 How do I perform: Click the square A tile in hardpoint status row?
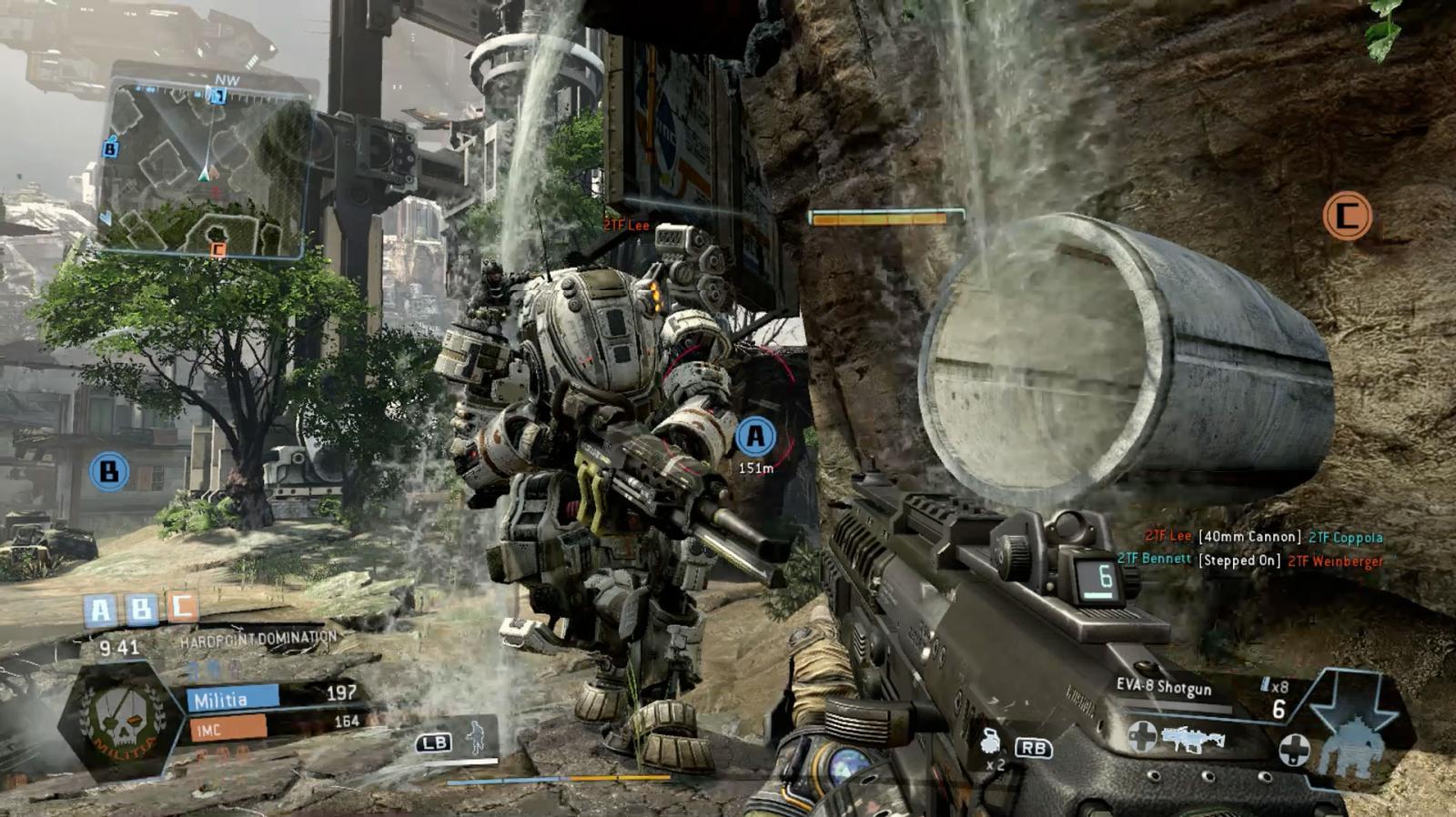point(101,610)
